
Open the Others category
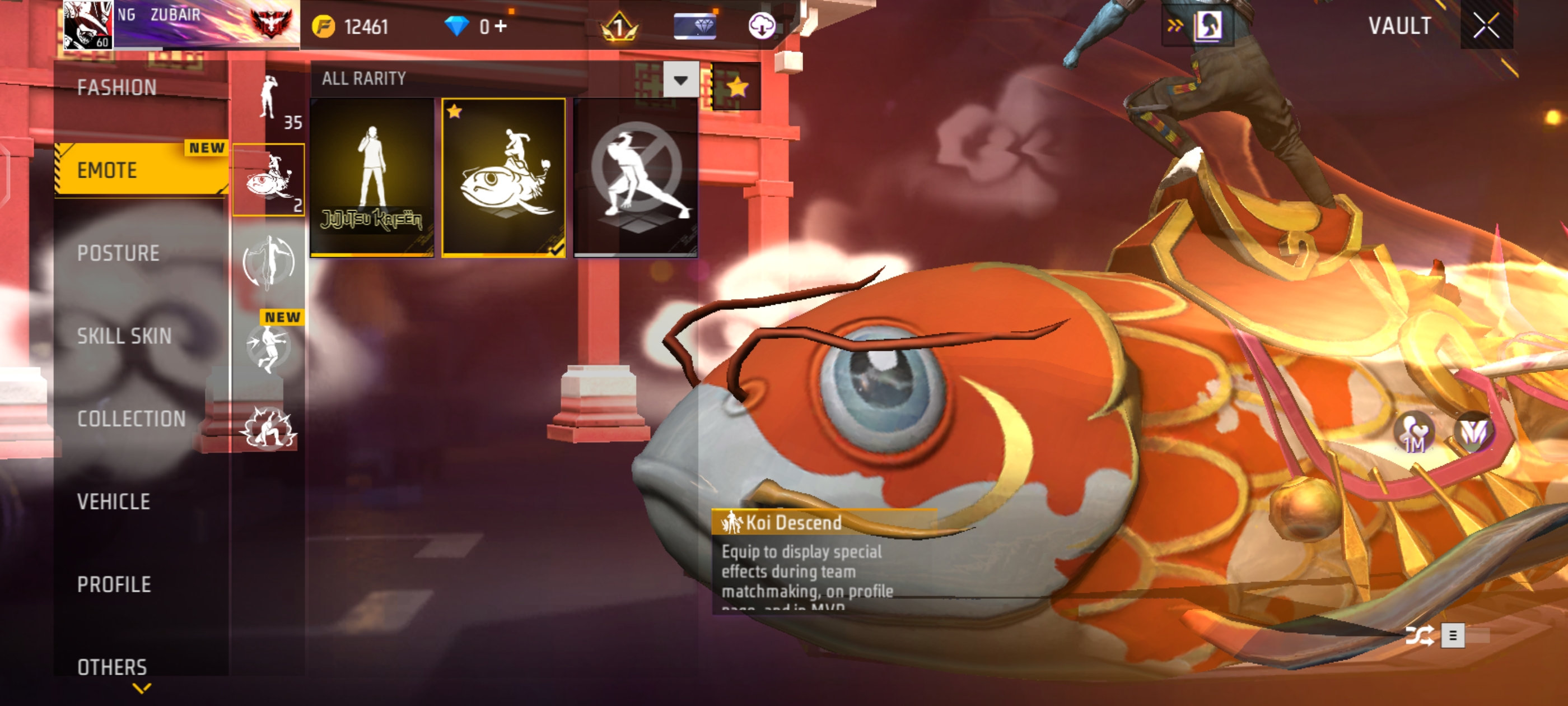click(x=113, y=666)
